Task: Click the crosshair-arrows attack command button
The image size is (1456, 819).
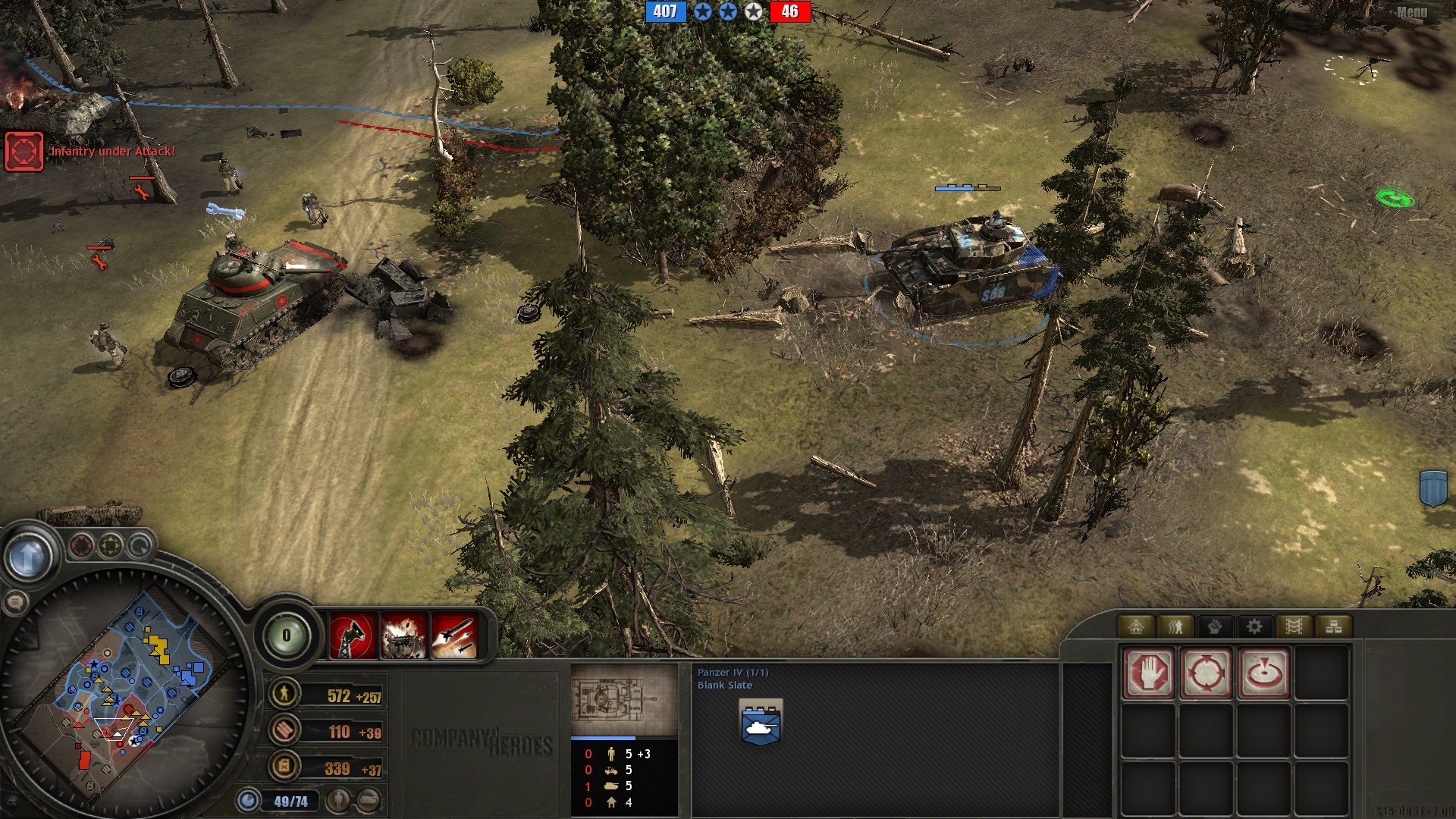Action: coord(1206,673)
